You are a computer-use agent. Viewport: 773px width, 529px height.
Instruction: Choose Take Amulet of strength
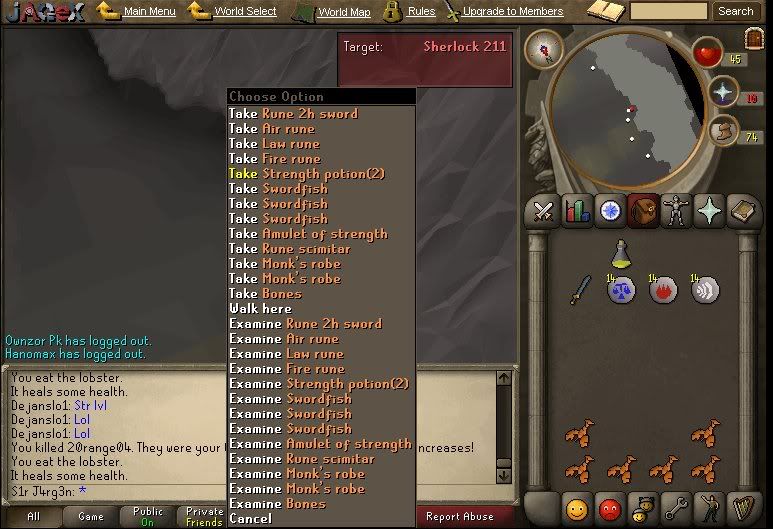click(x=308, y=234)
